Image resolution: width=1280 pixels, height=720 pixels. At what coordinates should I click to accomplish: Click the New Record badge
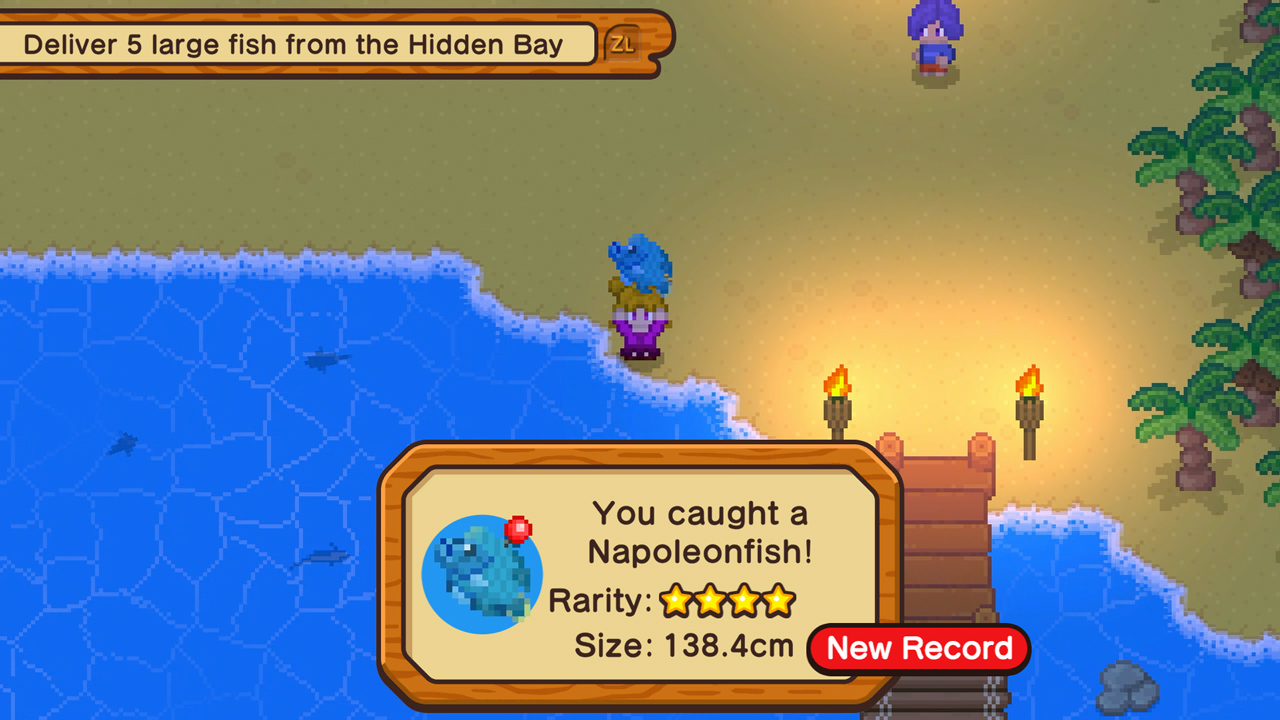(x=916, y=648)
